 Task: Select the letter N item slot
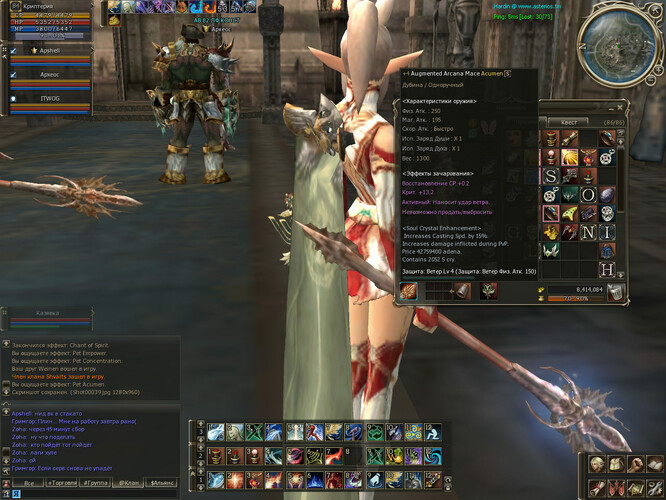click(x=588, y=232)
